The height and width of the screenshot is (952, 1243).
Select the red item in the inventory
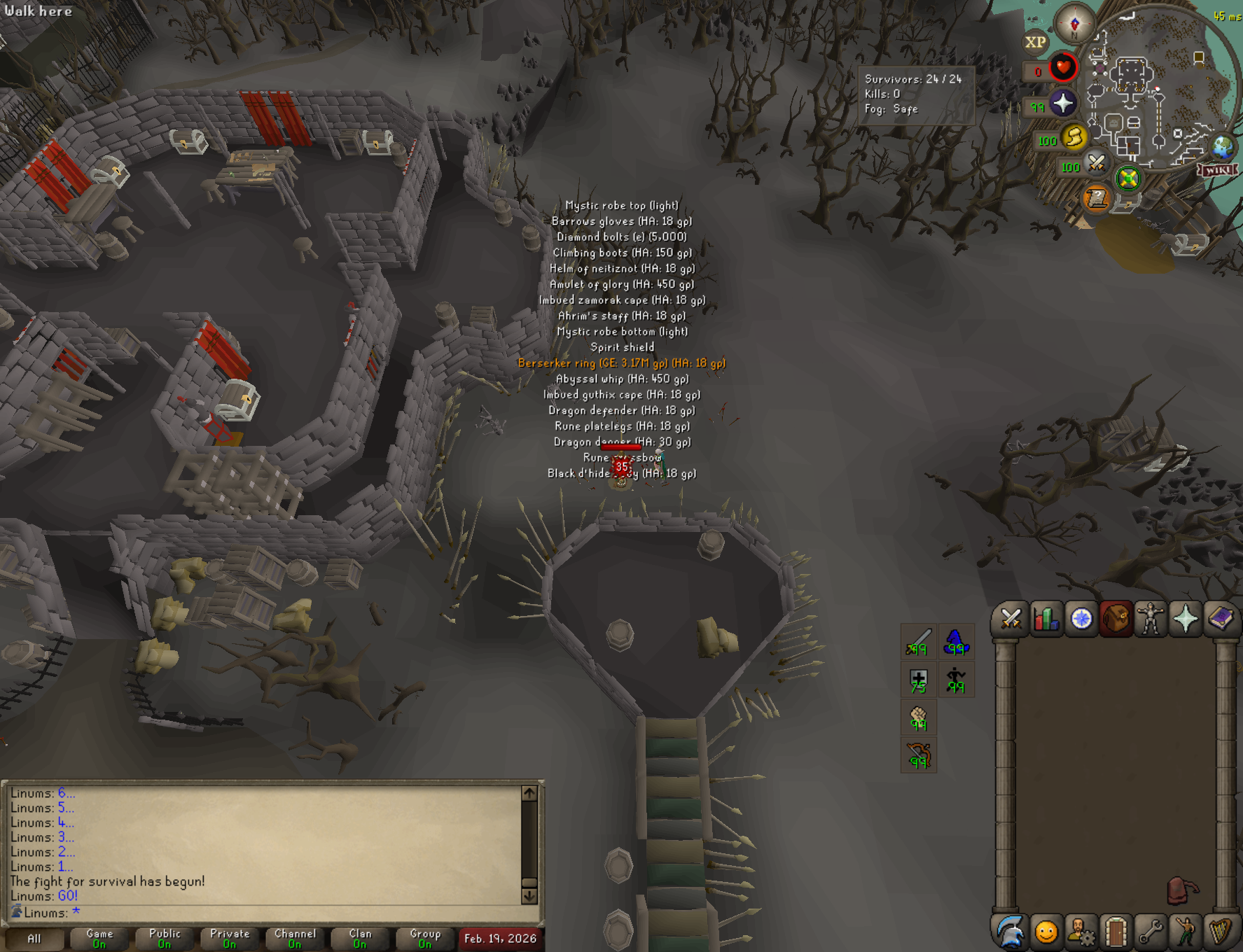tap(1181, 891)
